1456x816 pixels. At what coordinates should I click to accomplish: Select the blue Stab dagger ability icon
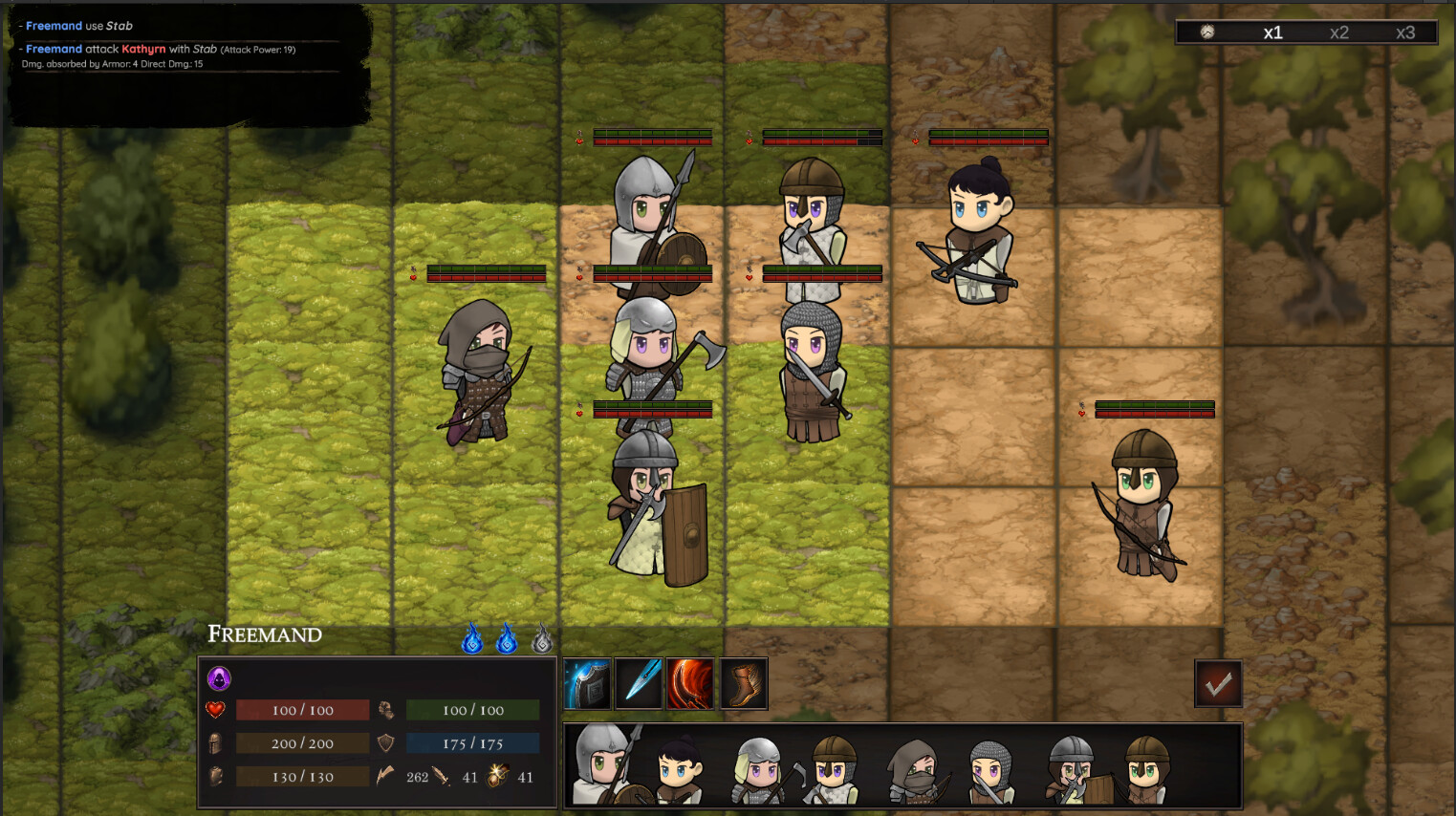(x=639, y=683)
